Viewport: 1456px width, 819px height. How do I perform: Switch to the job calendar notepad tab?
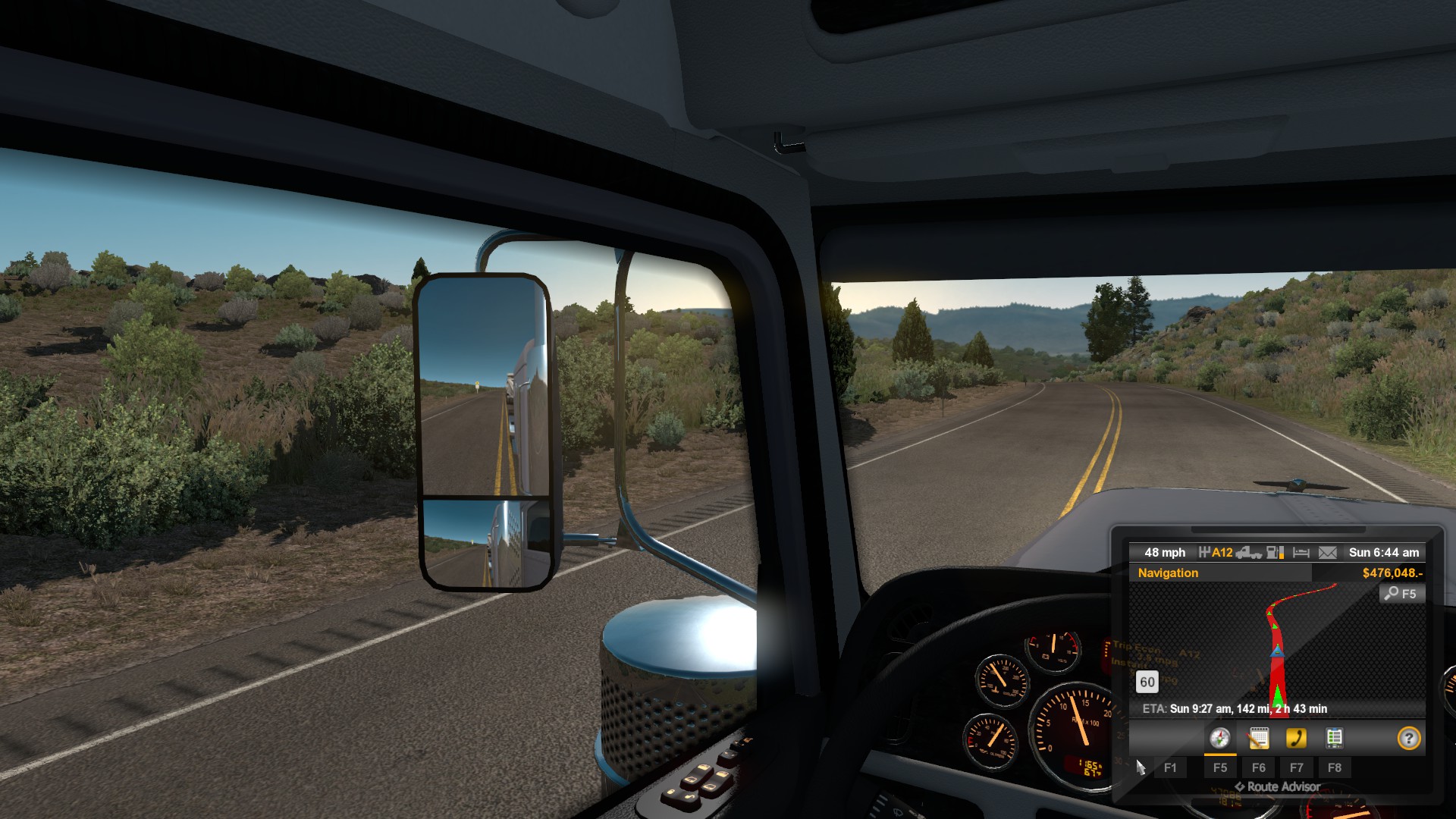[x=1258, y=738]
